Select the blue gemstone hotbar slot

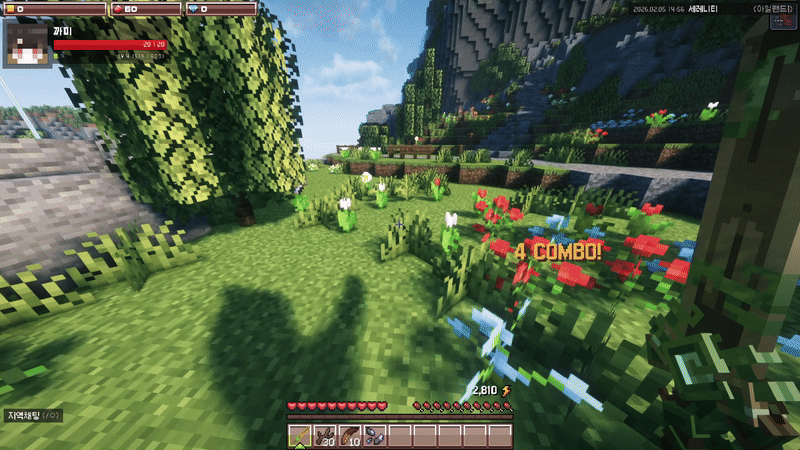point(375,436)
